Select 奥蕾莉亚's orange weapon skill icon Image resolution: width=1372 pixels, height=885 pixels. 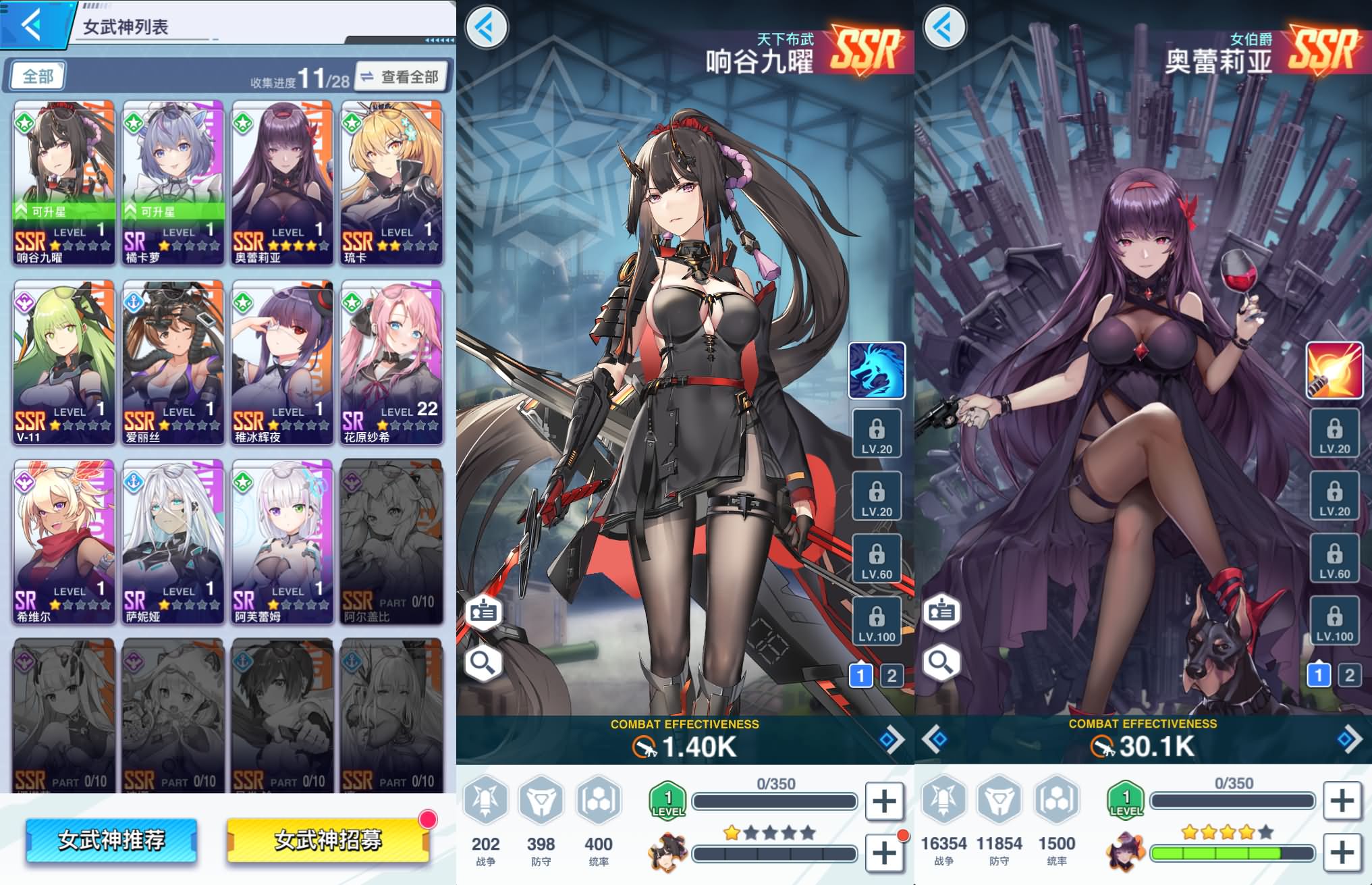[x=1336, y=371]
